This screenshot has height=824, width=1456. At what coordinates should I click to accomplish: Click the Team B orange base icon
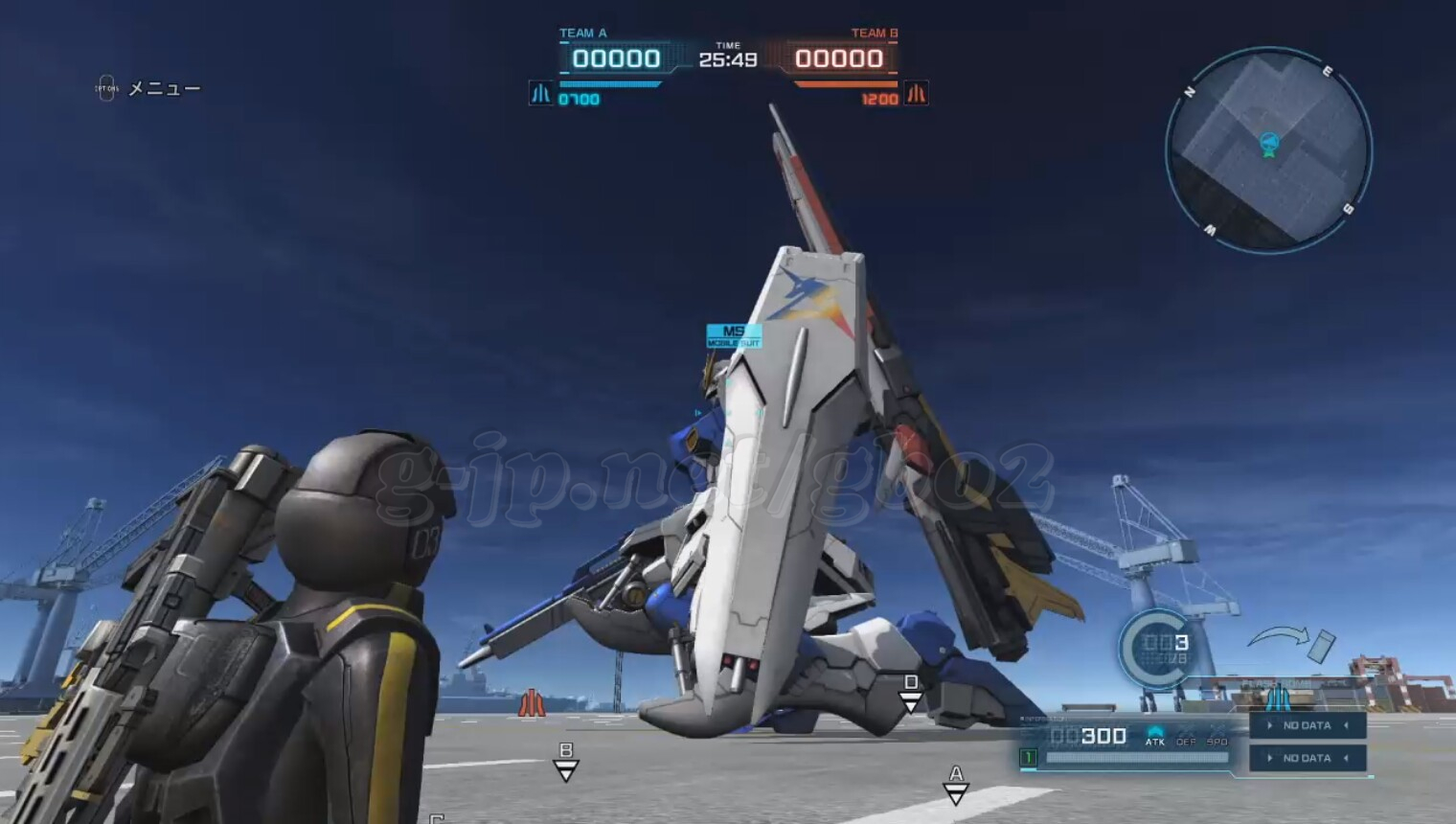click(917, 93)
